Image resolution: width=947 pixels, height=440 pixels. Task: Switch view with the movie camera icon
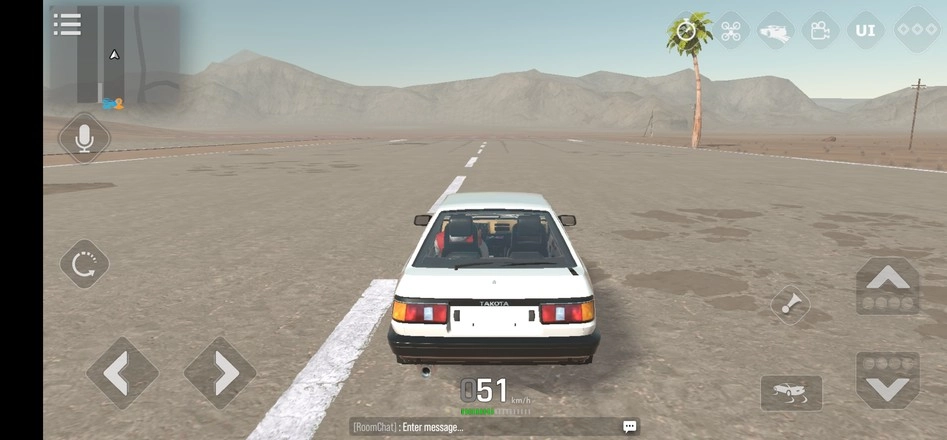tap(820, 30)
